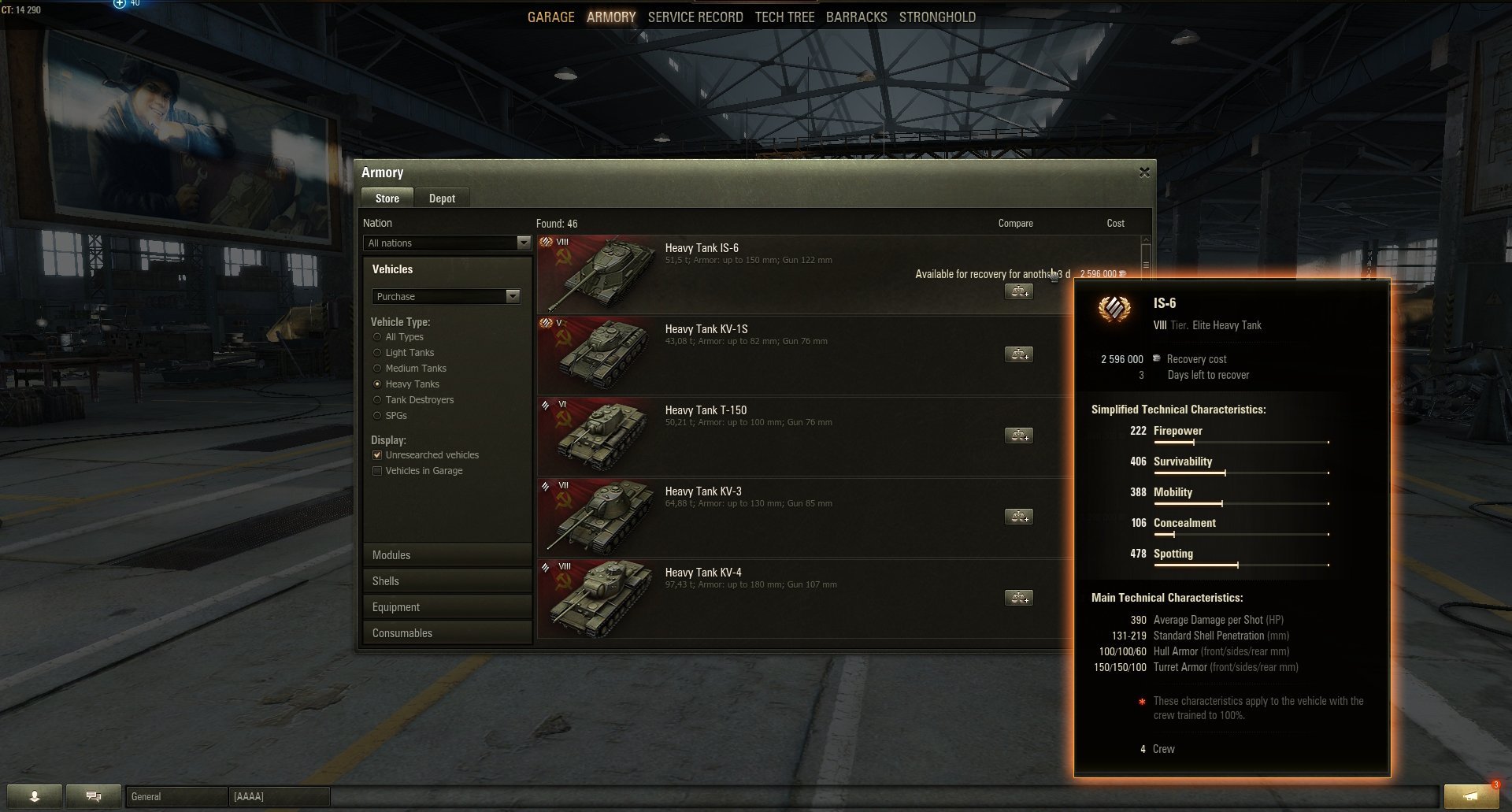Open the Barracks menu
The width and height of the screenshot is (1512, 812).
tap(856, 17)
